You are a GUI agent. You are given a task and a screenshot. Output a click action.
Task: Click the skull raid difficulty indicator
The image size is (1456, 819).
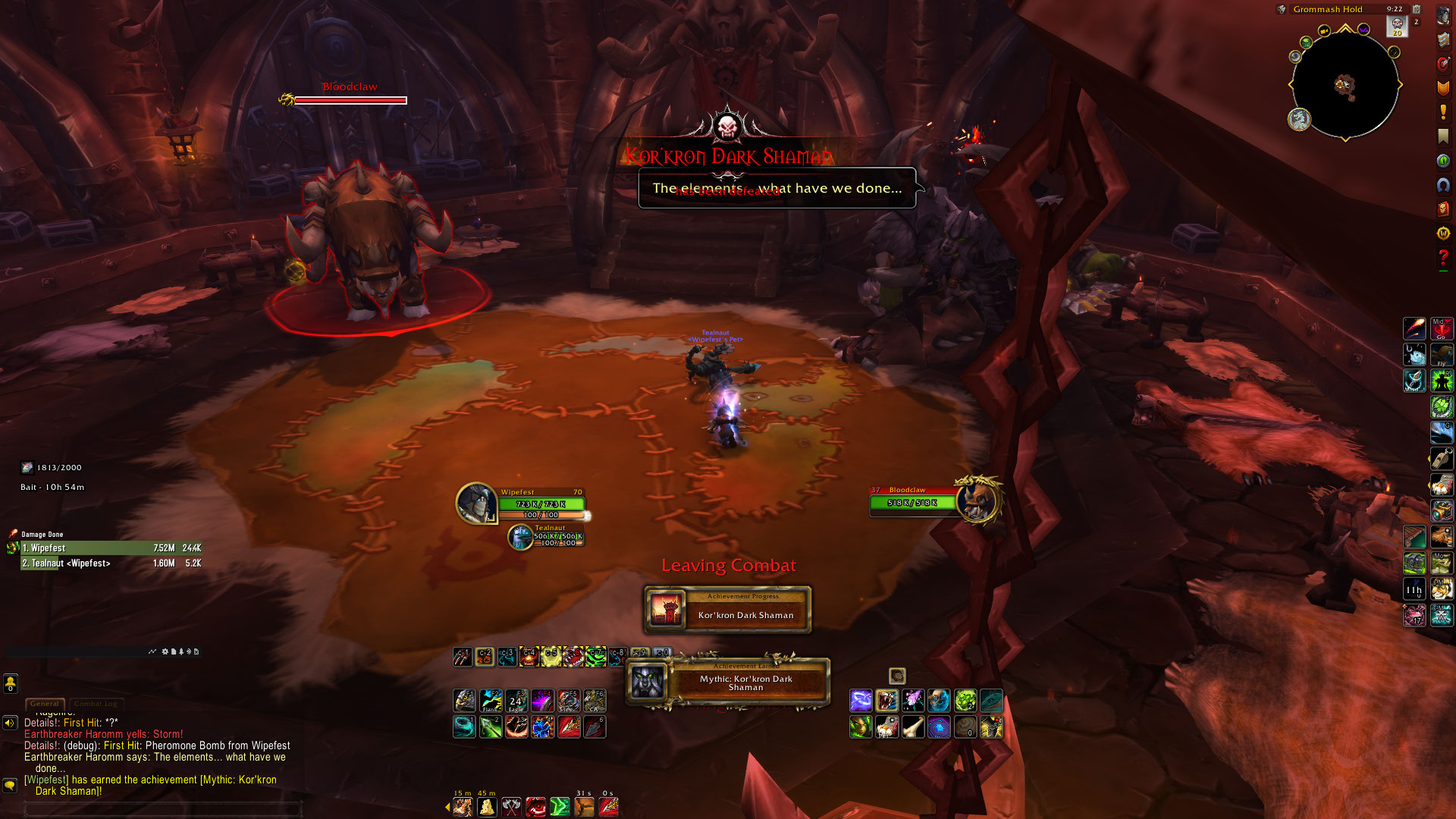1397,26
